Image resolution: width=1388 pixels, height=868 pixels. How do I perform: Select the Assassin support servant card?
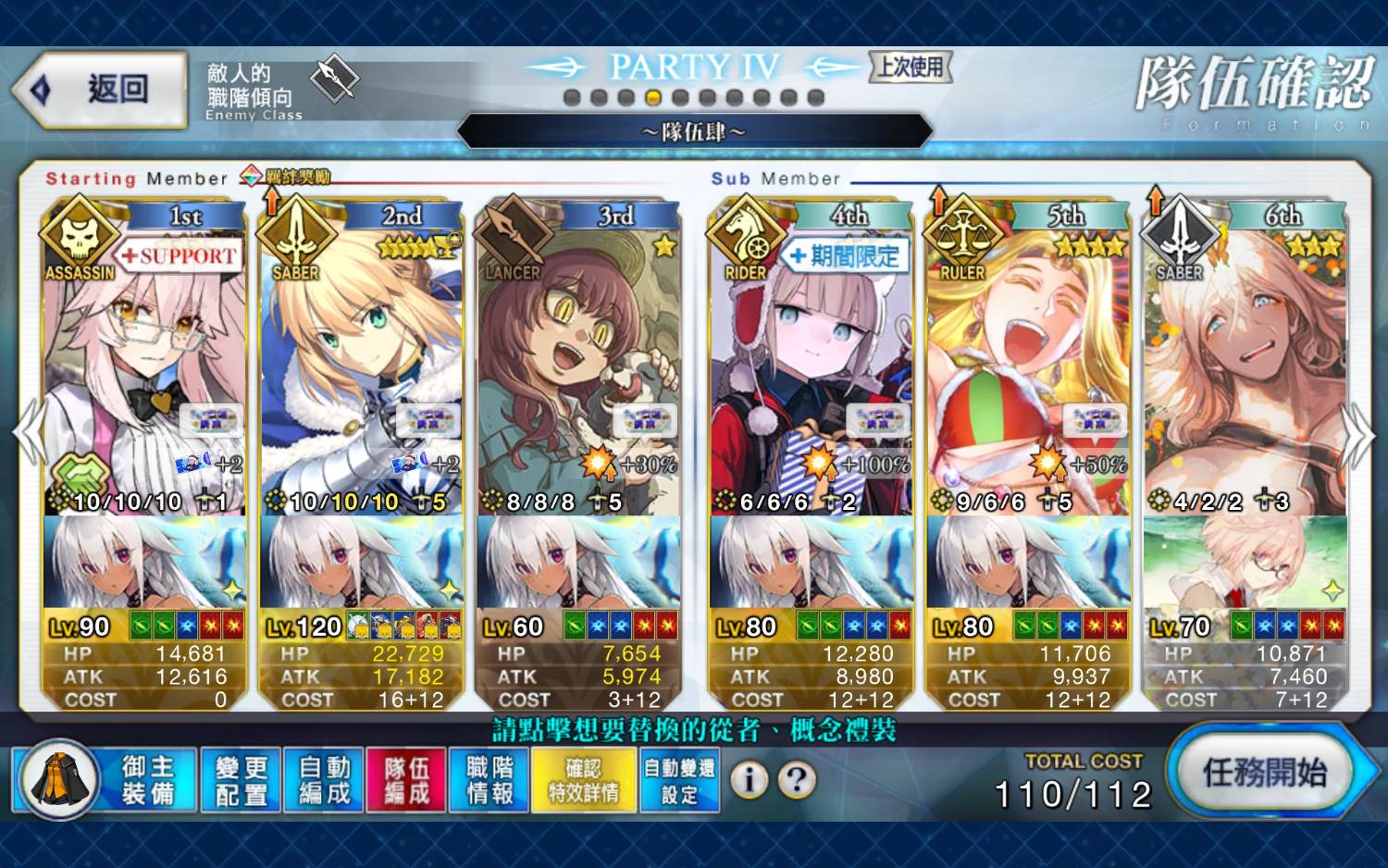144,370
